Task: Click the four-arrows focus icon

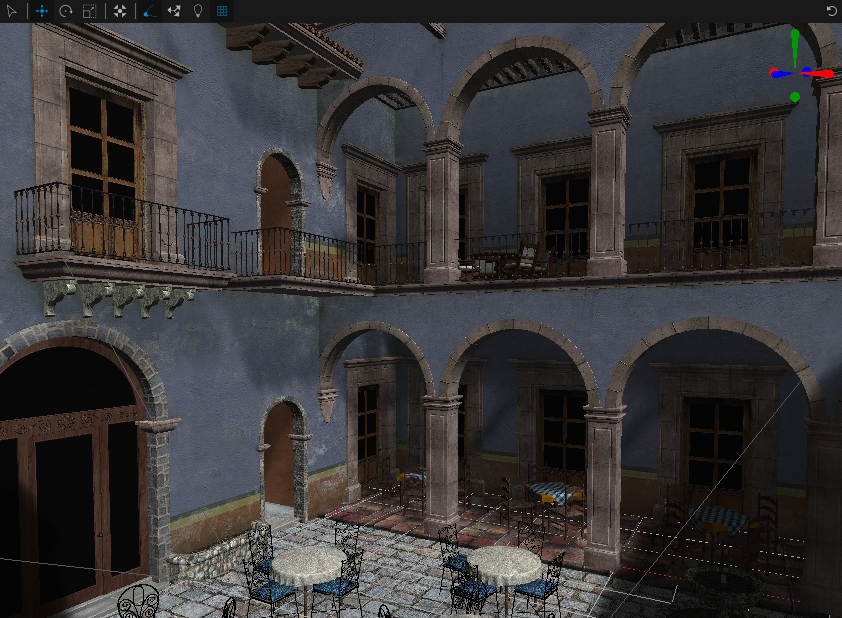Action: (x=120, y=11)
